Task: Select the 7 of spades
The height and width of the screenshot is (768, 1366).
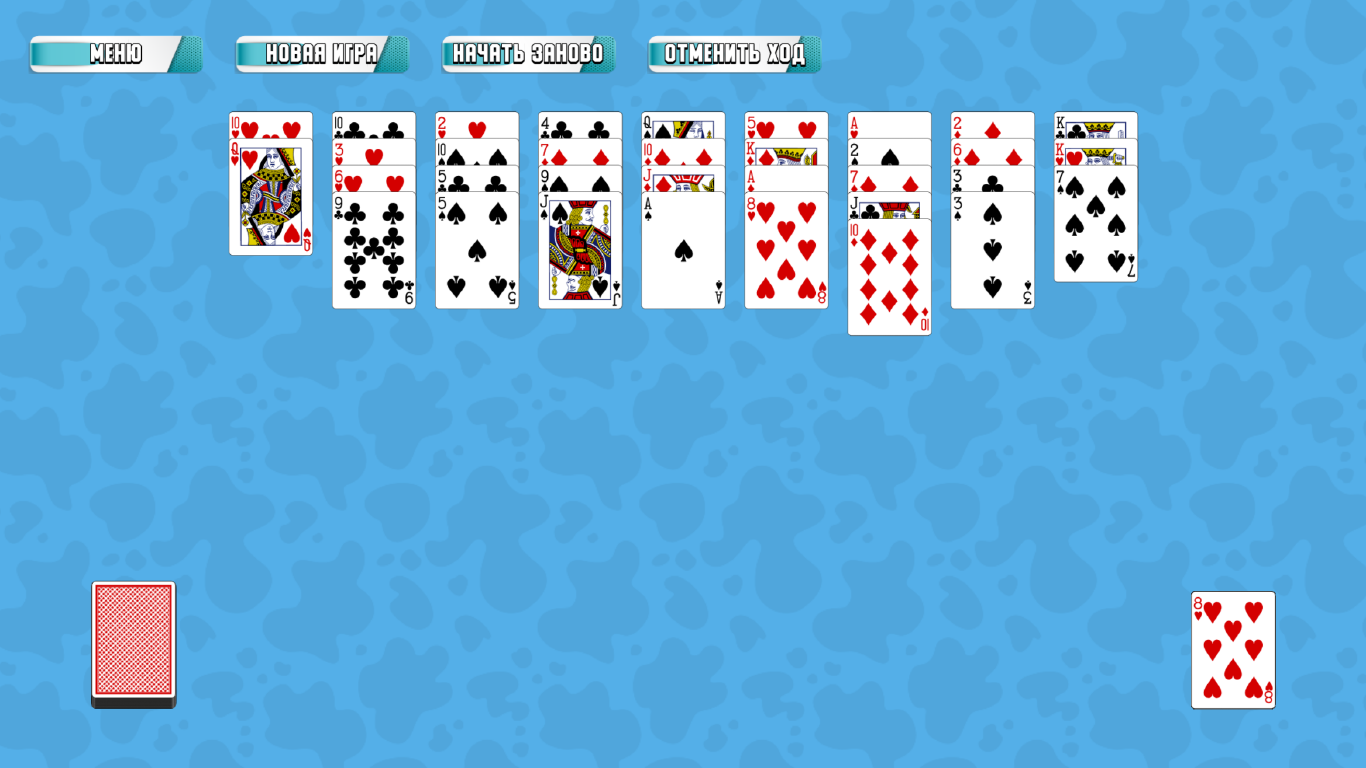Action: pos(1095,230)
